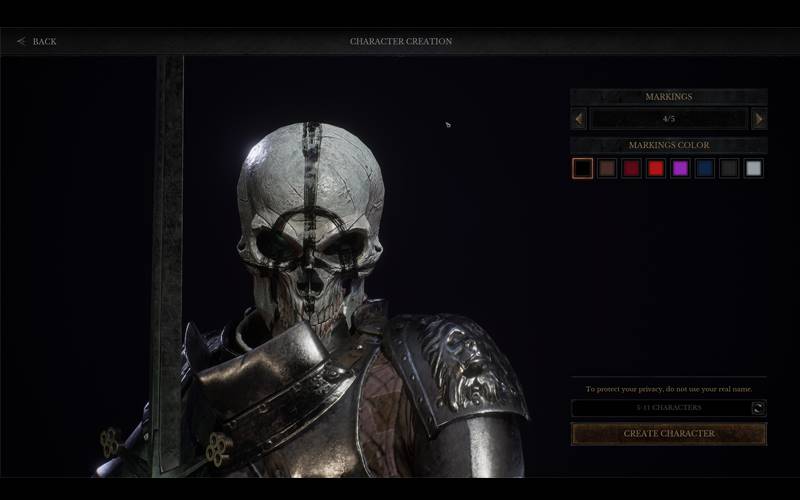Apply the purple markings color
Screen dimensions: 800x500
pyautogui.click(x=681, y=168)
